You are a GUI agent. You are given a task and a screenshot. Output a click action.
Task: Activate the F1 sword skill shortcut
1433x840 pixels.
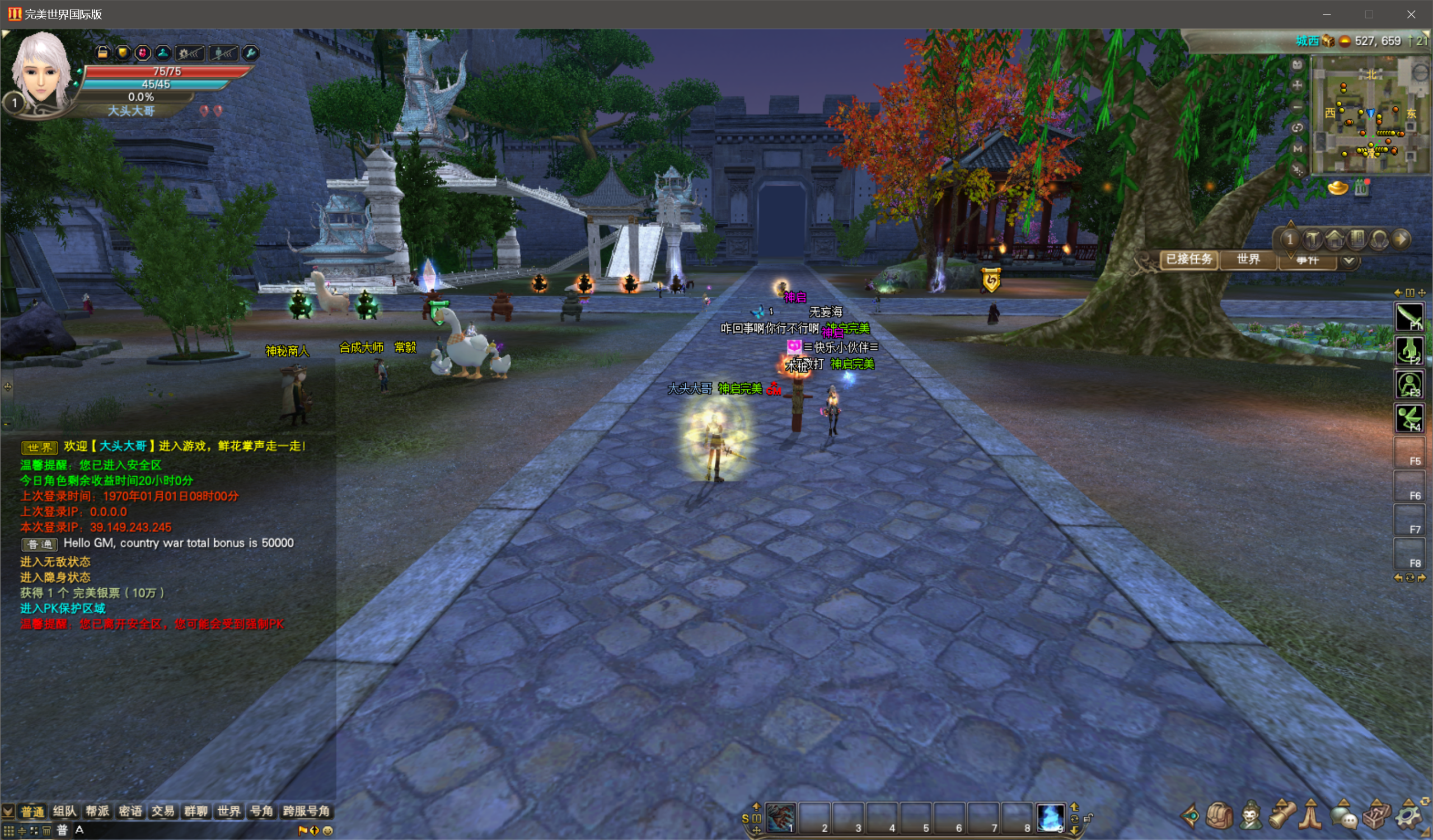pyautogui.click(x=1408, y=317)
